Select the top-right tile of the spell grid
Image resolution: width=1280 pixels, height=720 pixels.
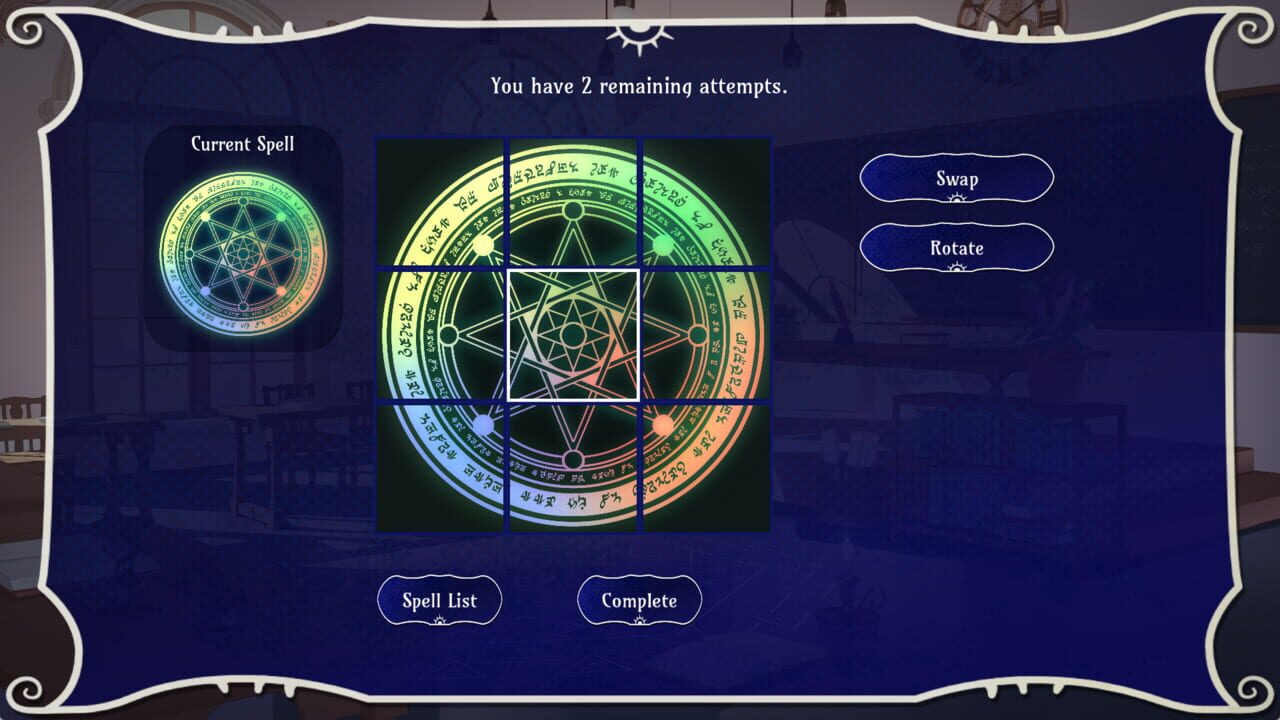tap(705, 203)
